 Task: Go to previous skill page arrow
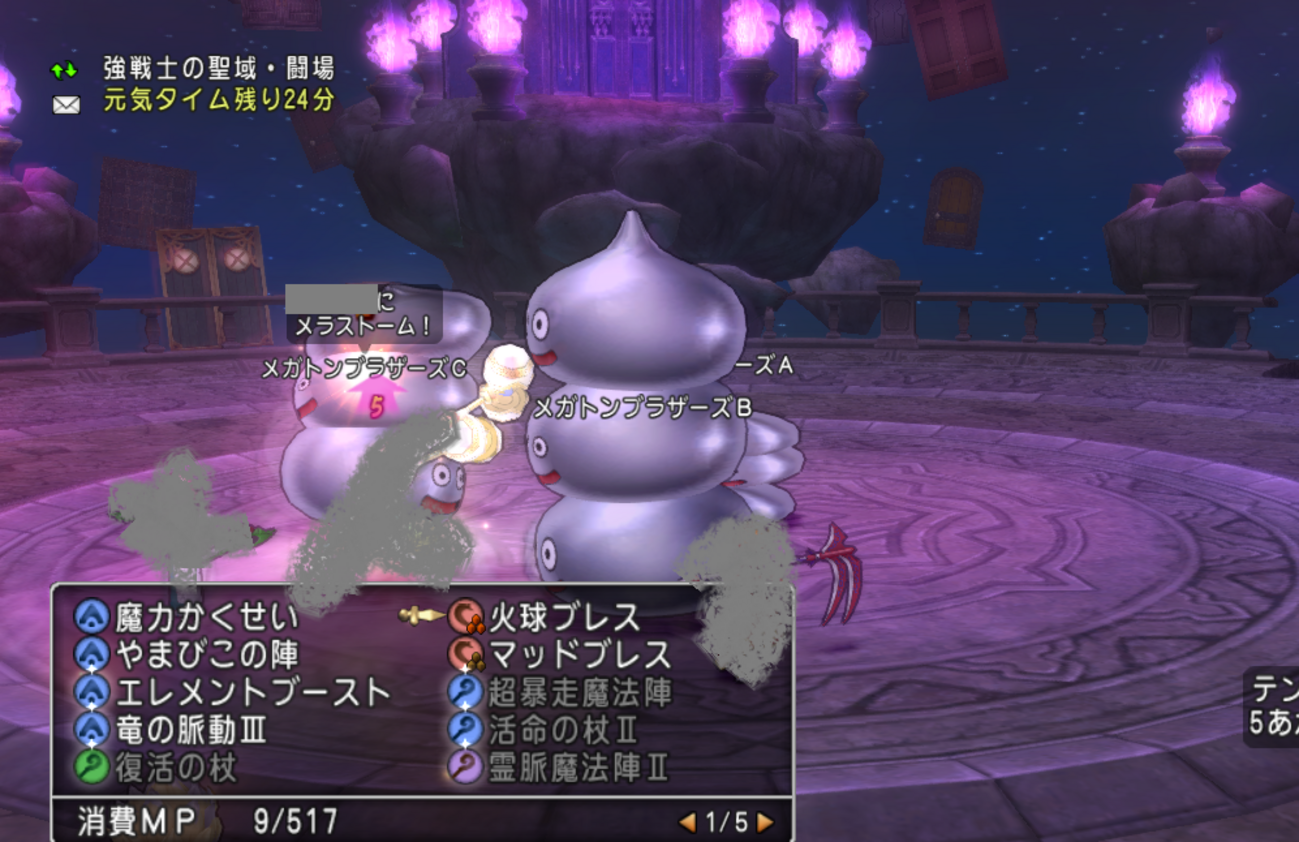click(x=687, y=822)
